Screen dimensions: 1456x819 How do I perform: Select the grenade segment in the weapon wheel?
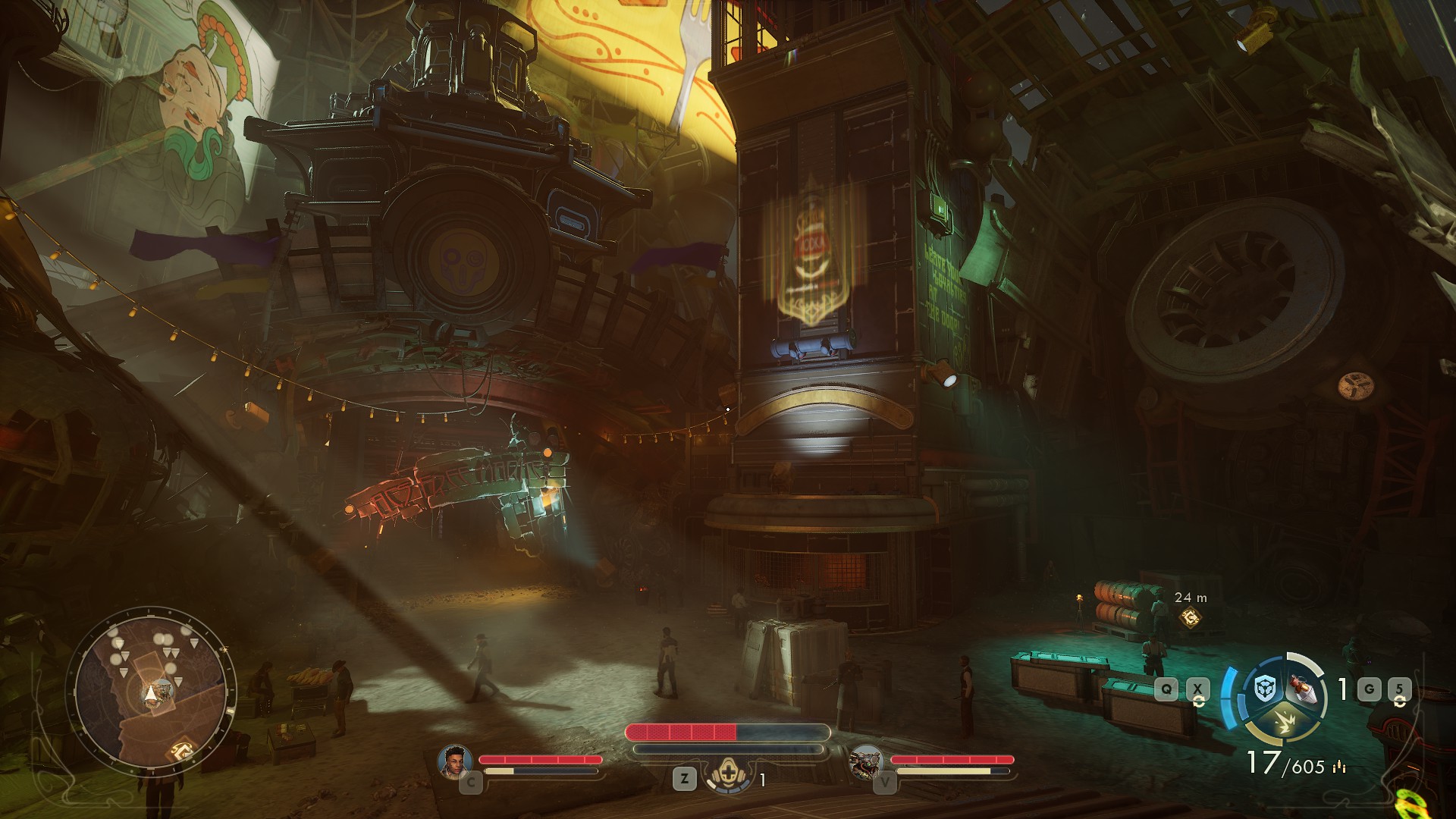(1306, 689)
